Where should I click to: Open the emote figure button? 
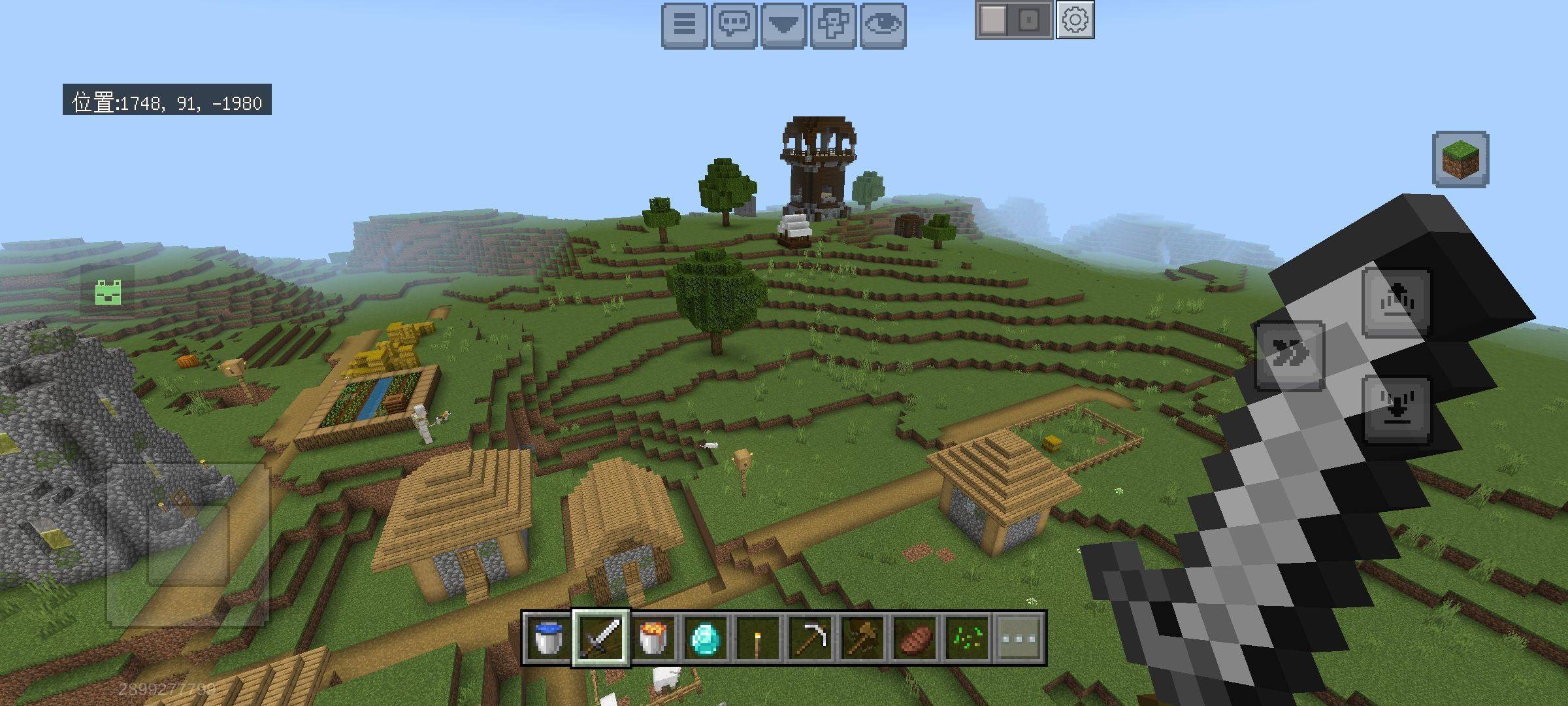point(833,25)
